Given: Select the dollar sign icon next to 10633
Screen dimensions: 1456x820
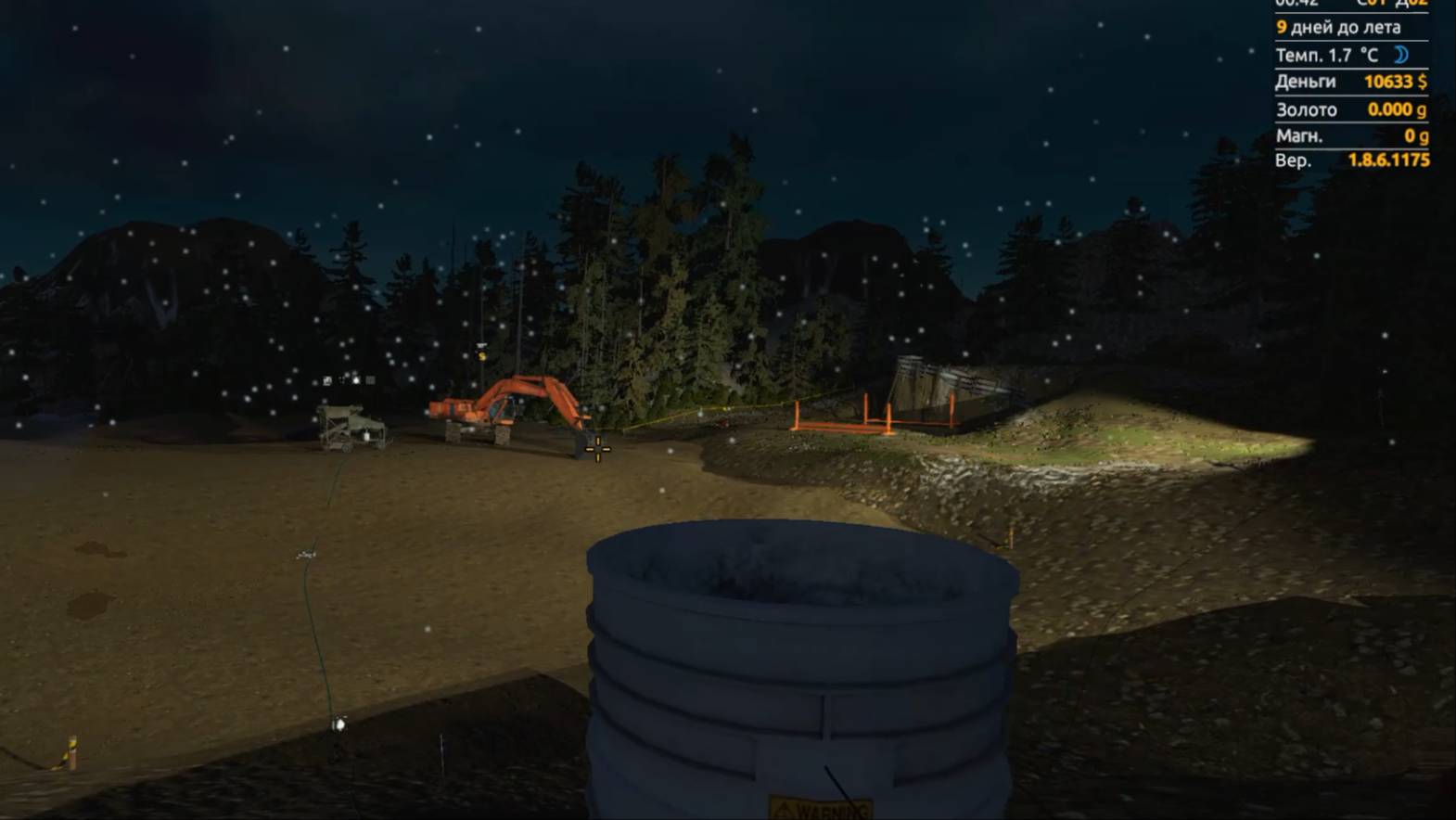Looking at the screenshot, I should coord(1424,82).
